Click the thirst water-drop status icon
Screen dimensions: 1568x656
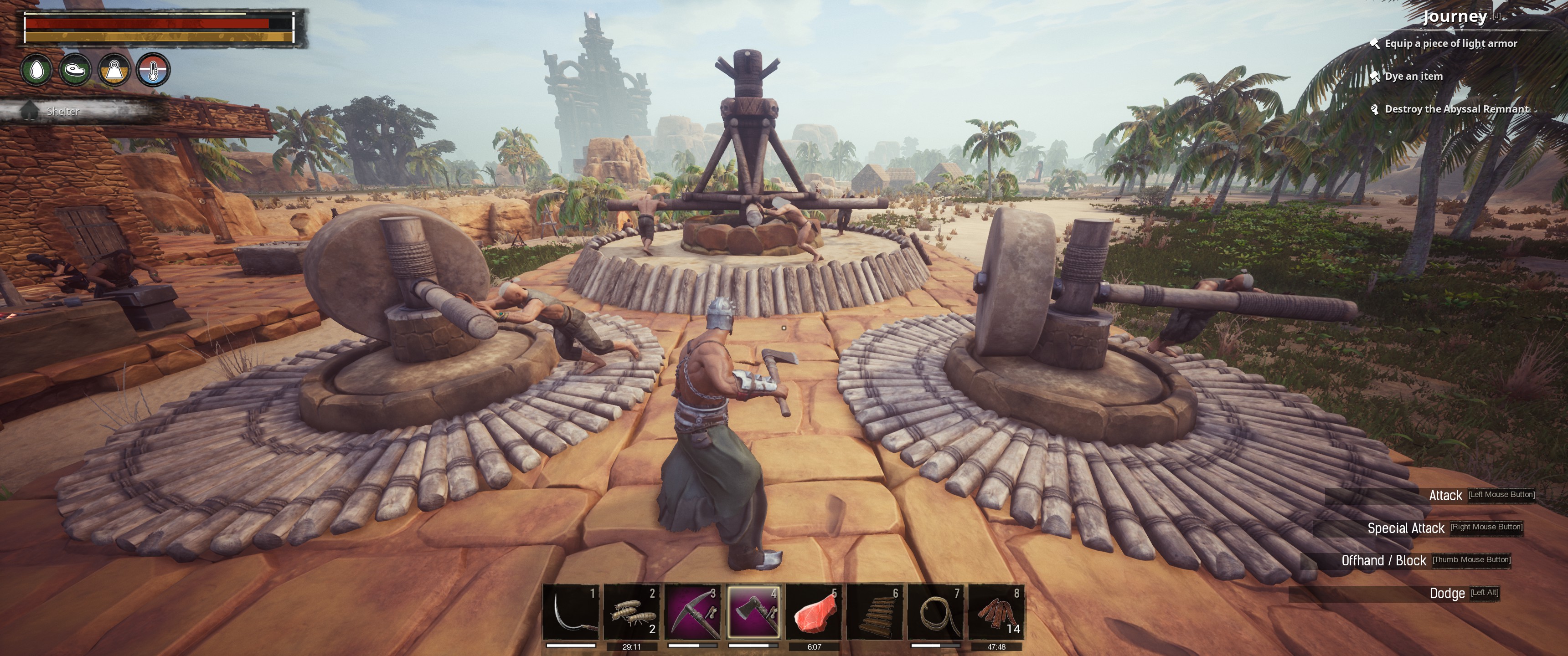(36, 70)
